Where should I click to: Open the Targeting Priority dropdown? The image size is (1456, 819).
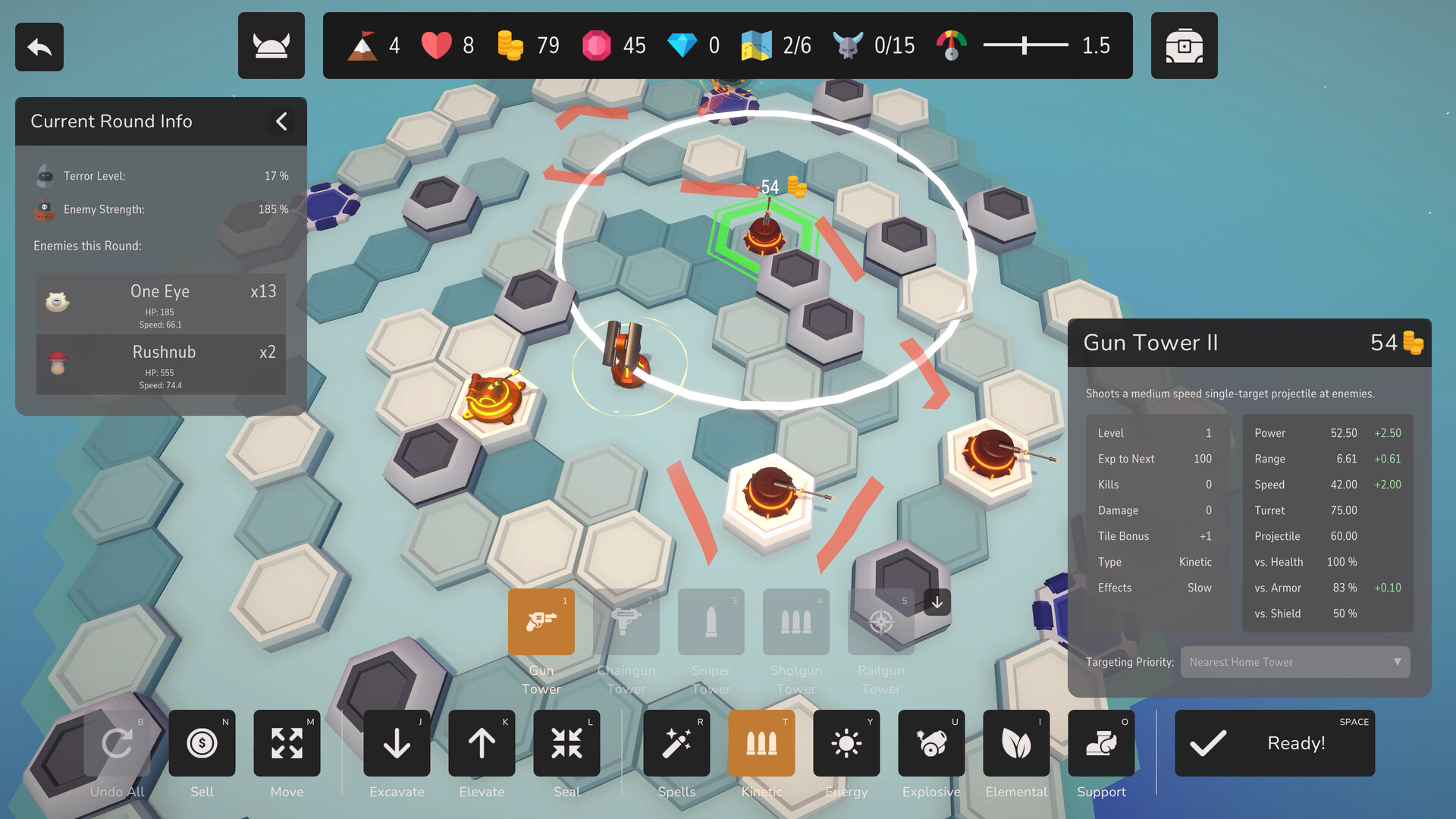pos(1294,662)
